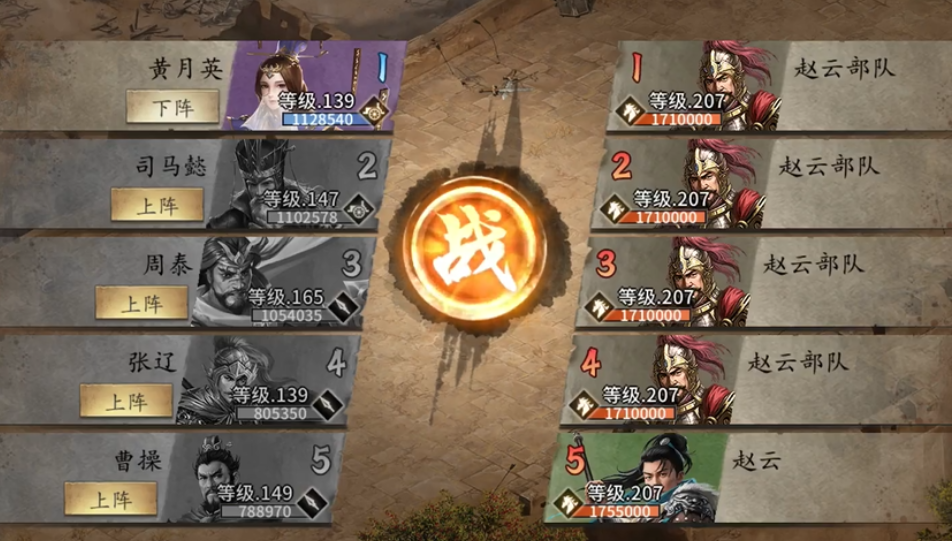Withdraw 黄月英 using the 下阵 button
This screenshot has width=952, height=541.
point(172,106)
